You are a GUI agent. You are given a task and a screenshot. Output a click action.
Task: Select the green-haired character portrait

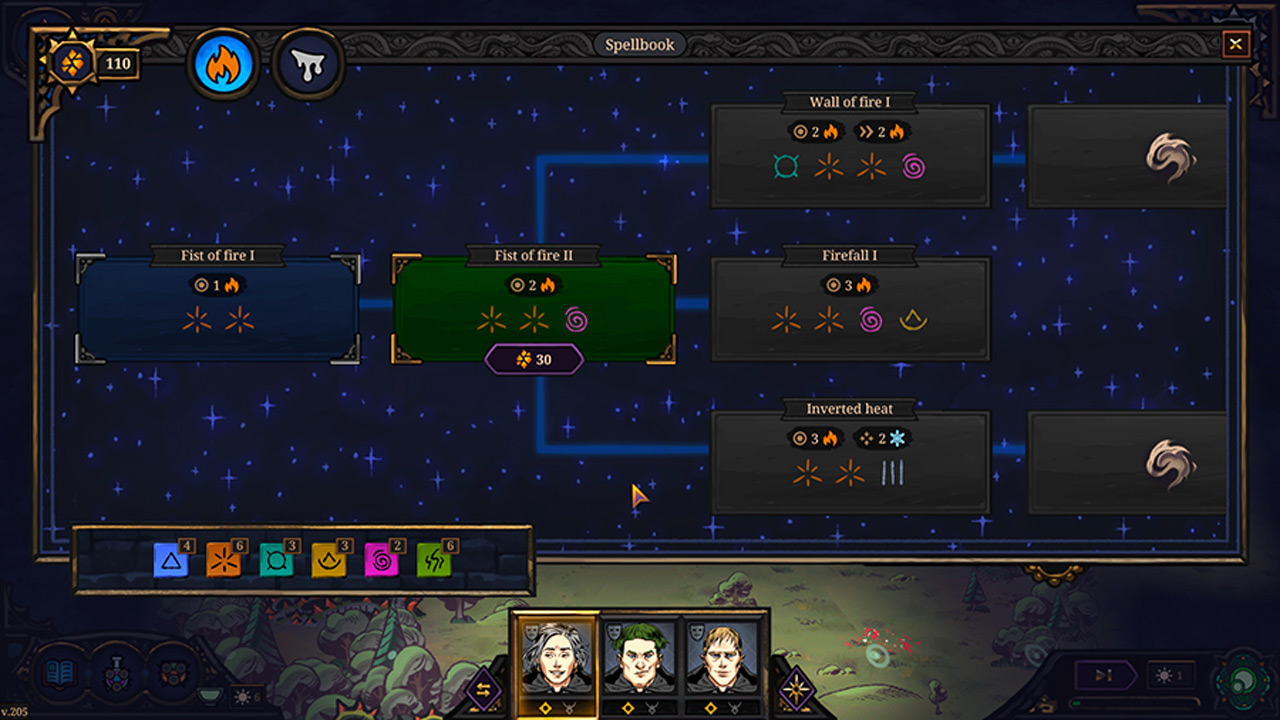point(639,657)
